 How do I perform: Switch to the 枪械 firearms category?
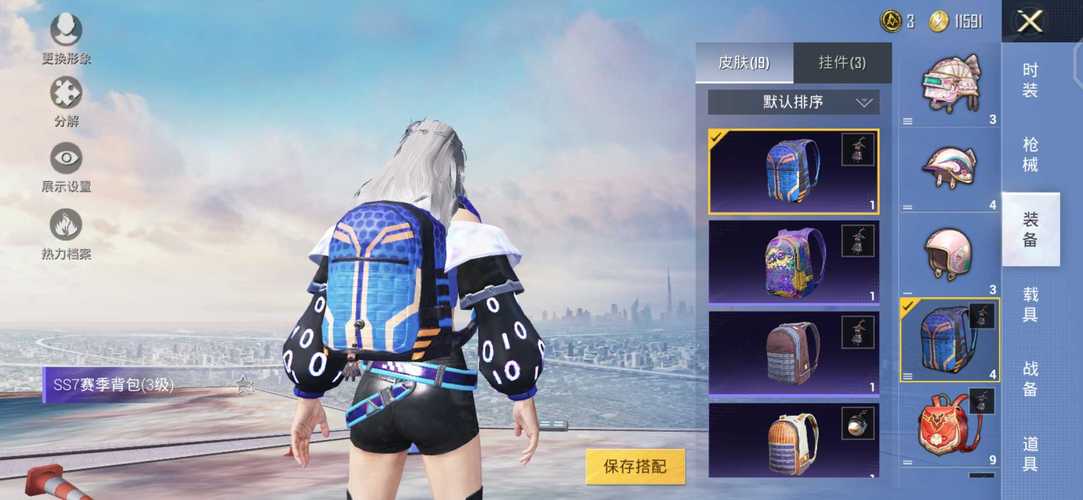[x=1030, y=154]
